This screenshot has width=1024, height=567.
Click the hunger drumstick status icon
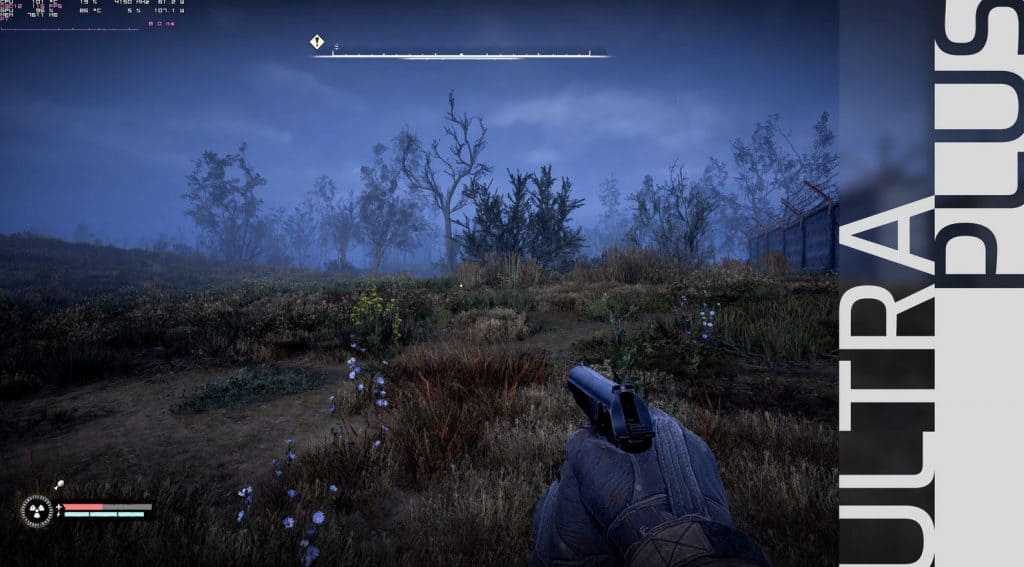pos(59,485)
